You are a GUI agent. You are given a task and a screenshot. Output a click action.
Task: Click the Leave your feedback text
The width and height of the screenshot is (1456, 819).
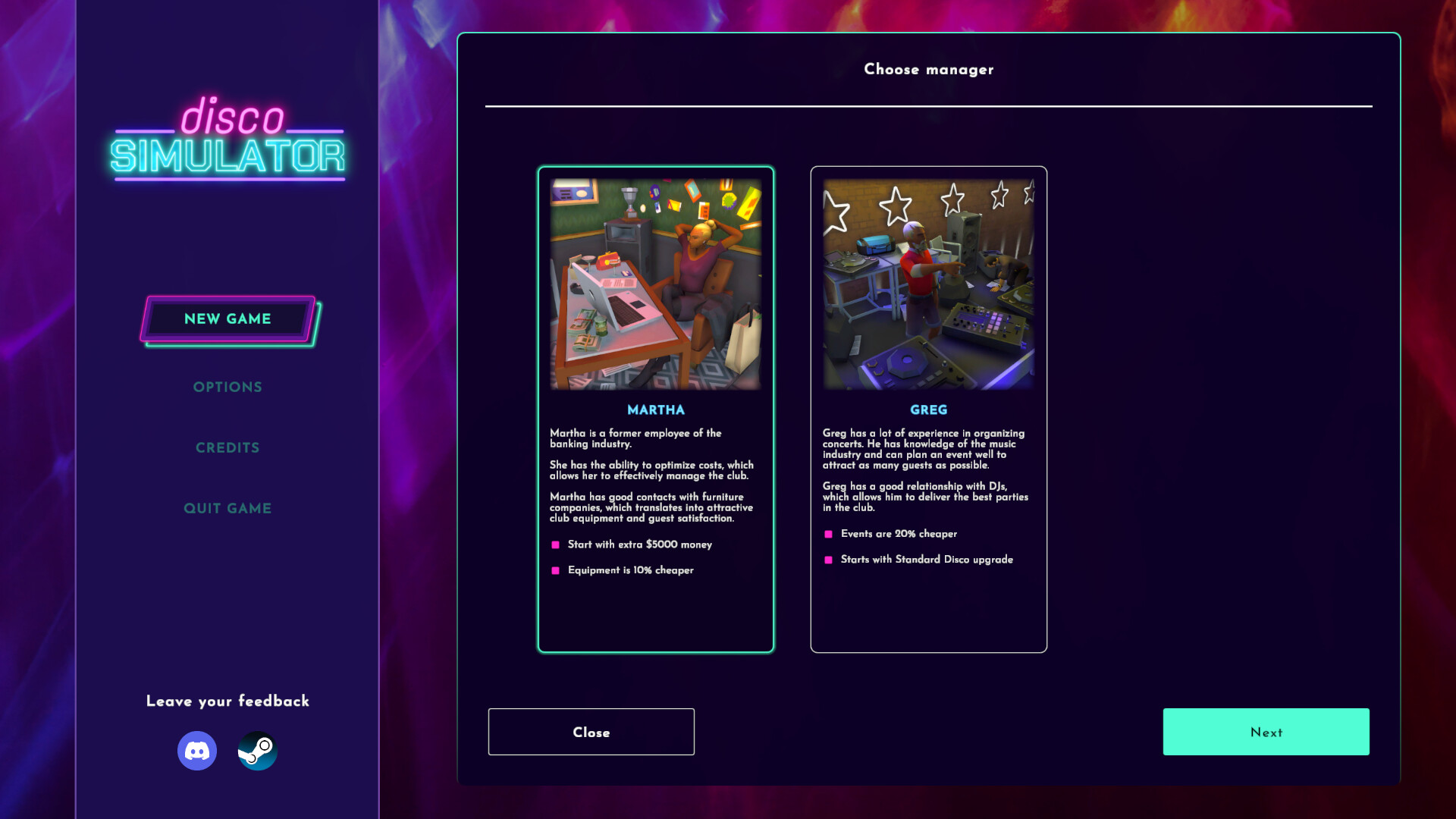(227, 701)
